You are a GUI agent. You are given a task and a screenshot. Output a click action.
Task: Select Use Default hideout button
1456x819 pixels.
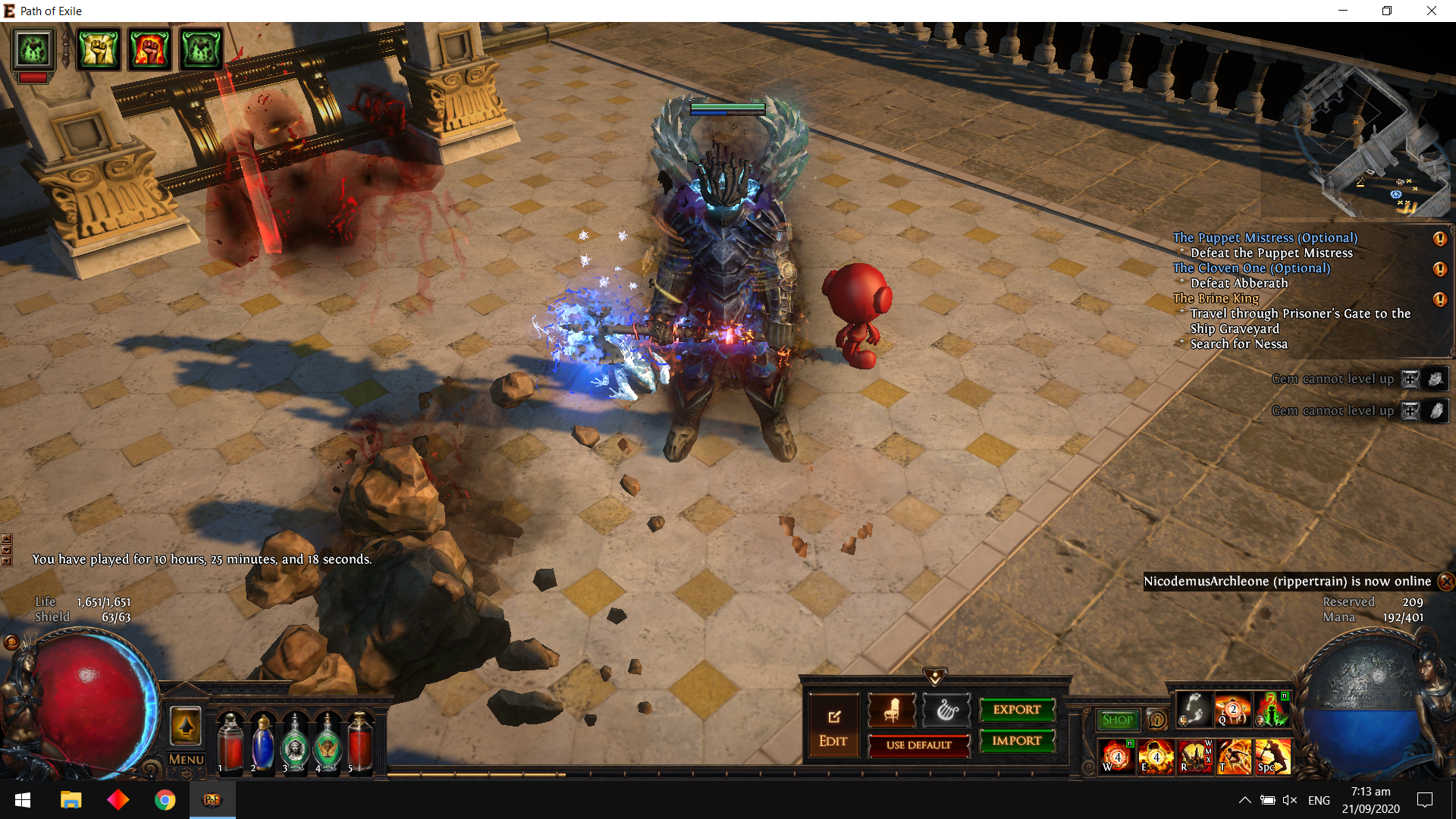918,745
